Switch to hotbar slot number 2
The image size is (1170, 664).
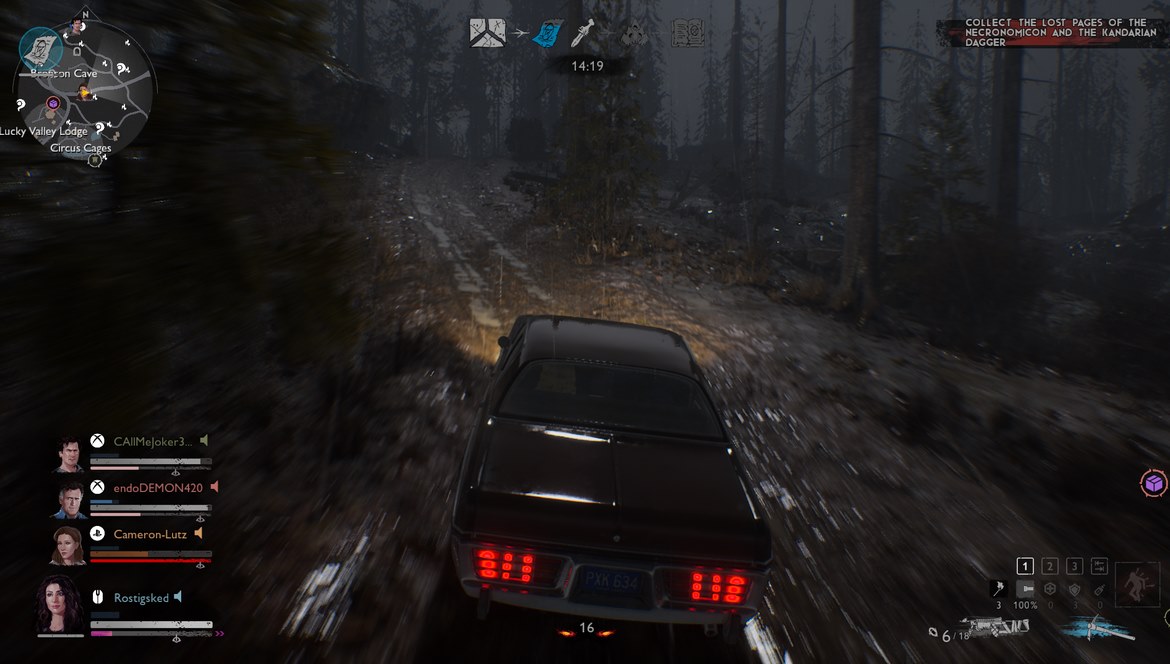(1050, 566)
